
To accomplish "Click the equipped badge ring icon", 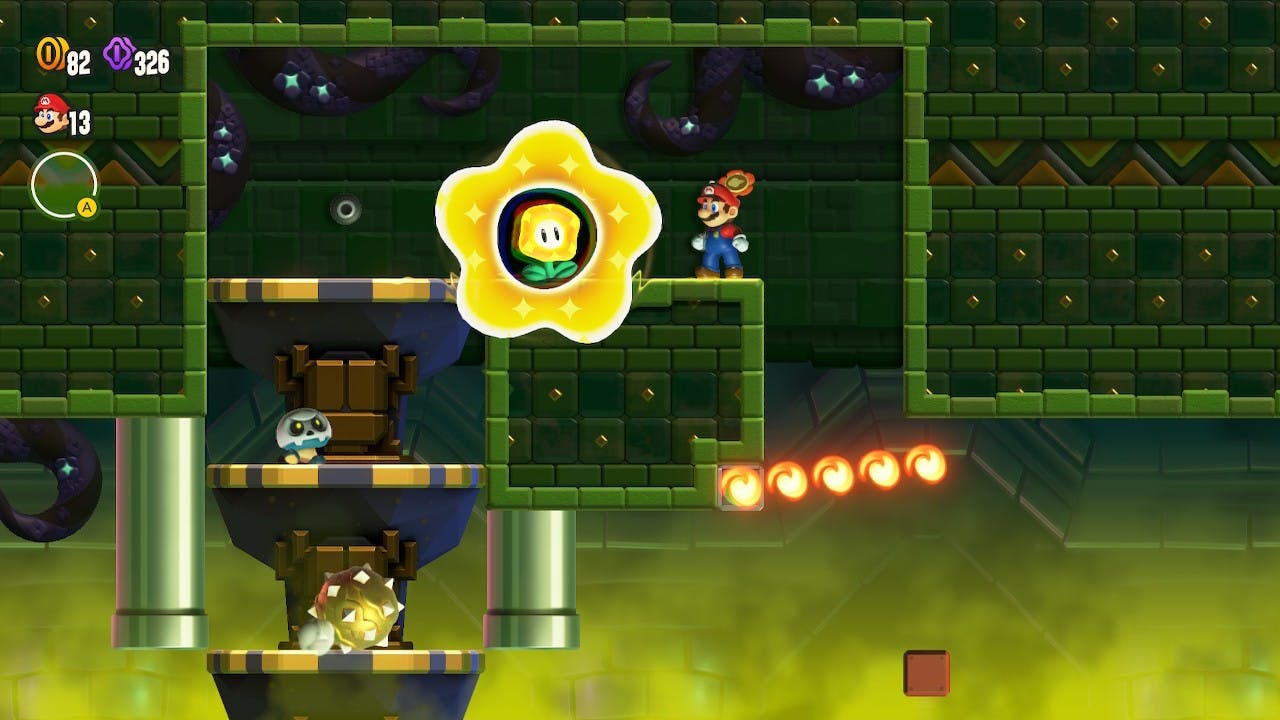I will click(x=64, y=185).
